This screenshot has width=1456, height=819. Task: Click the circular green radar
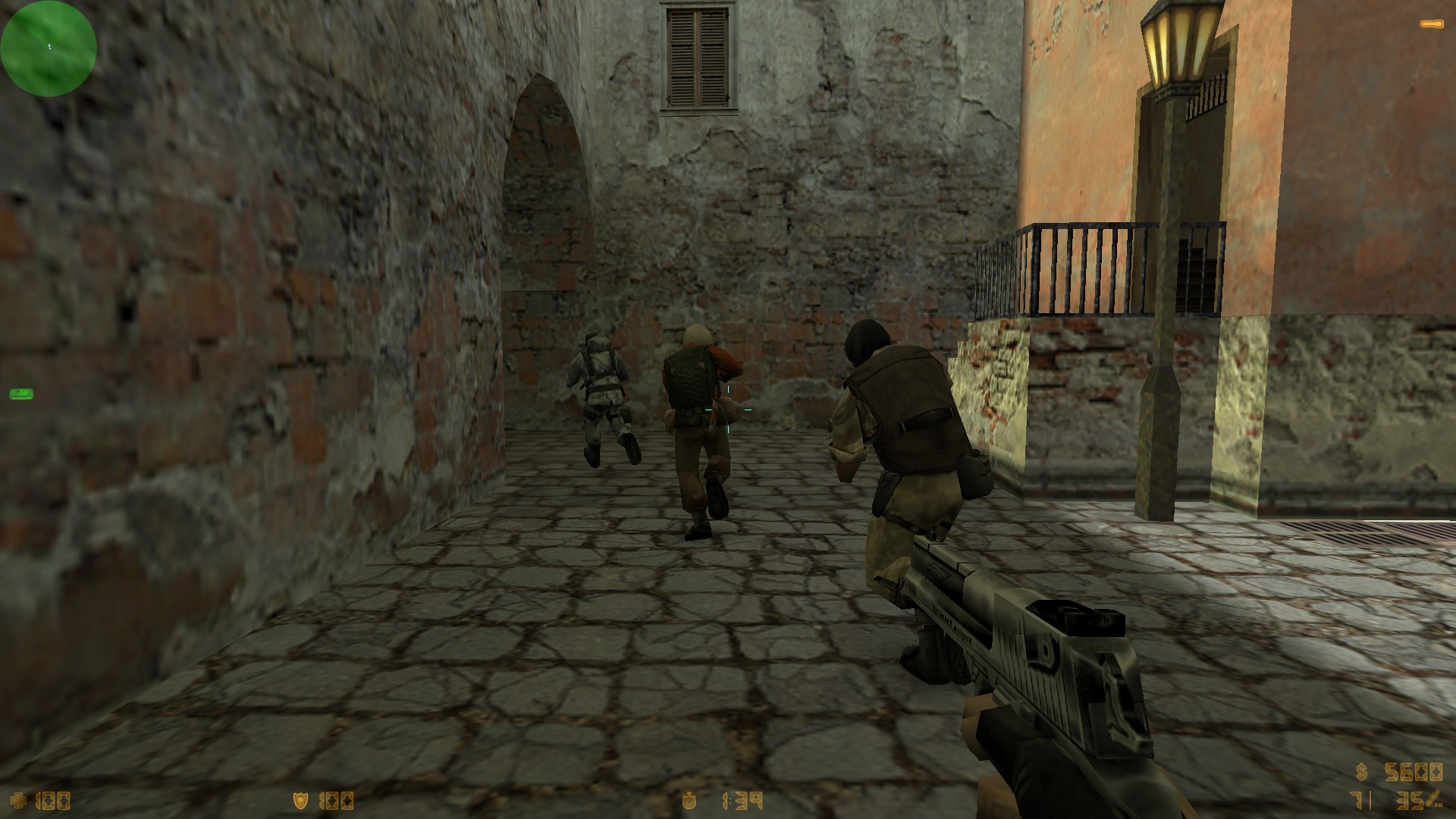[49, 49]
